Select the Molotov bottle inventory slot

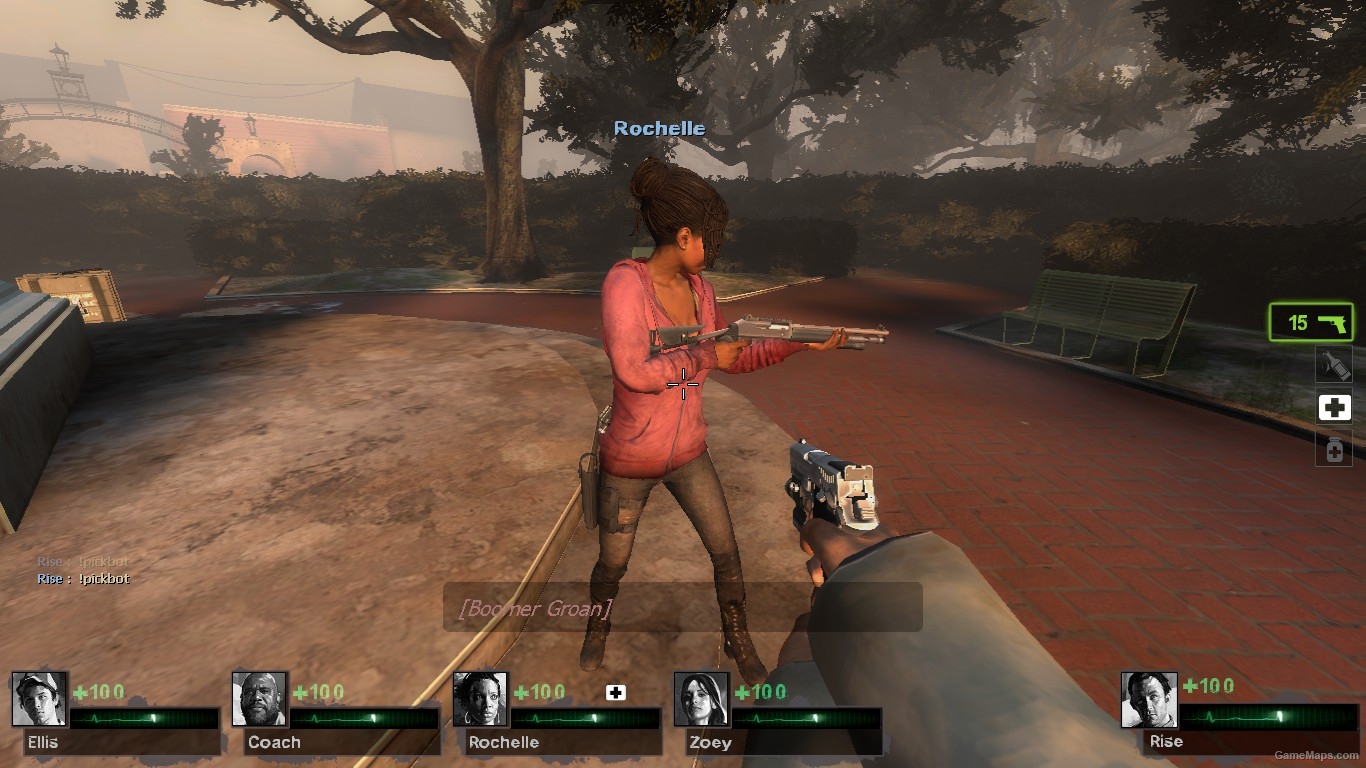point(1335,363)
